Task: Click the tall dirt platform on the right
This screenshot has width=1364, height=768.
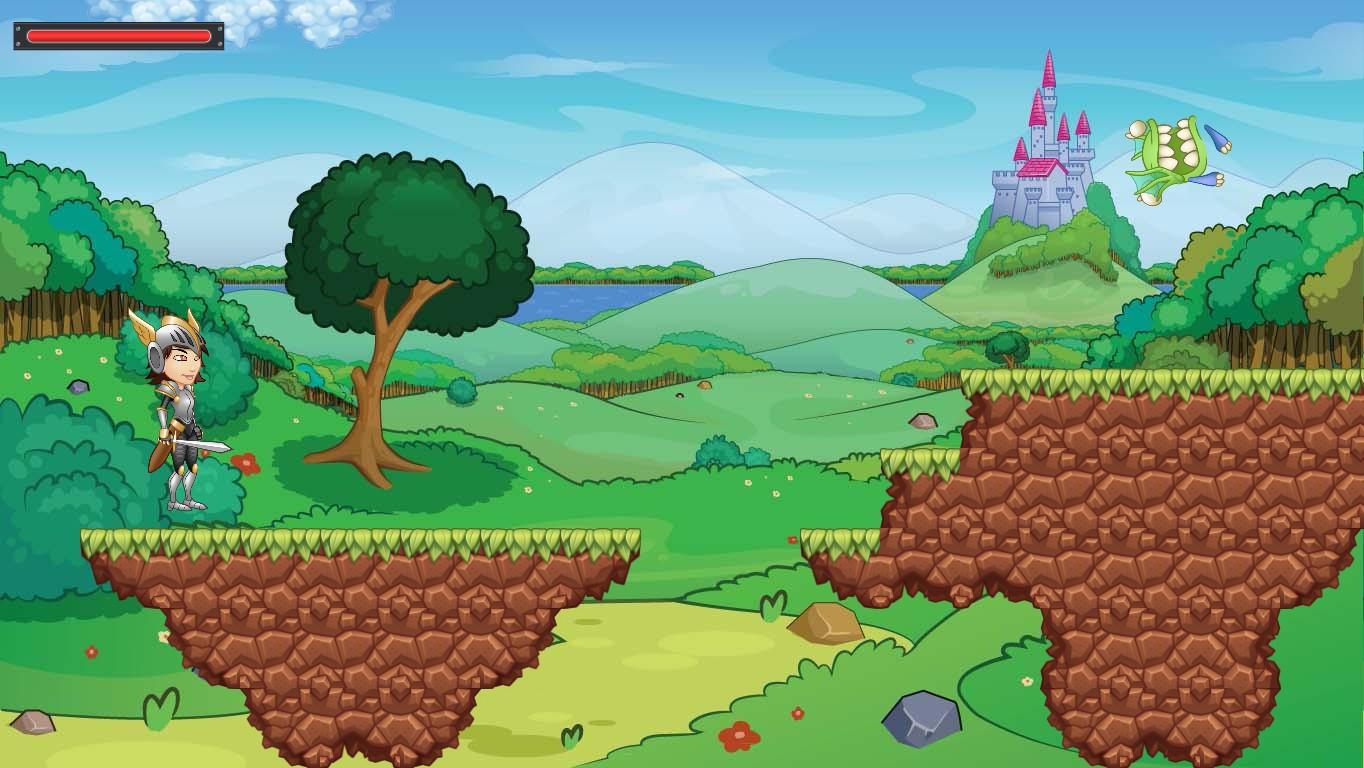Action: (1120, 480)
